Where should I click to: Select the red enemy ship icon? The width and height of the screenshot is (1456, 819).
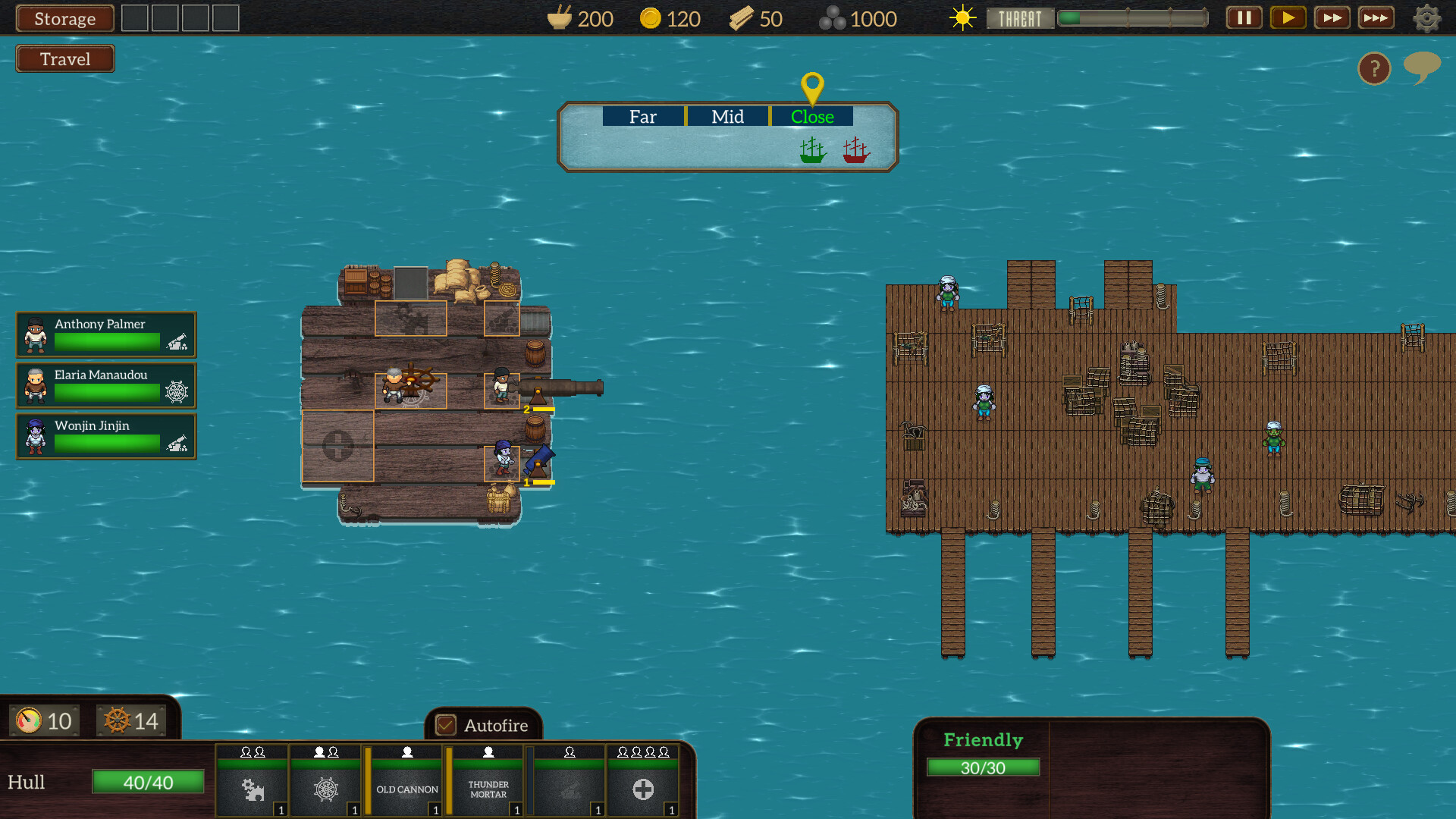coord(855,149)
